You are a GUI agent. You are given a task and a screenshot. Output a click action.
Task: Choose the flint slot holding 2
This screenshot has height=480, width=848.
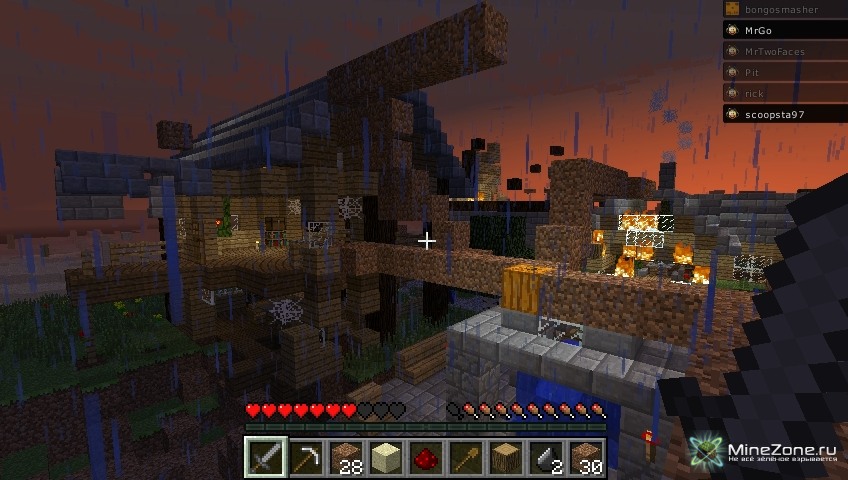click(x=546, y=459)
